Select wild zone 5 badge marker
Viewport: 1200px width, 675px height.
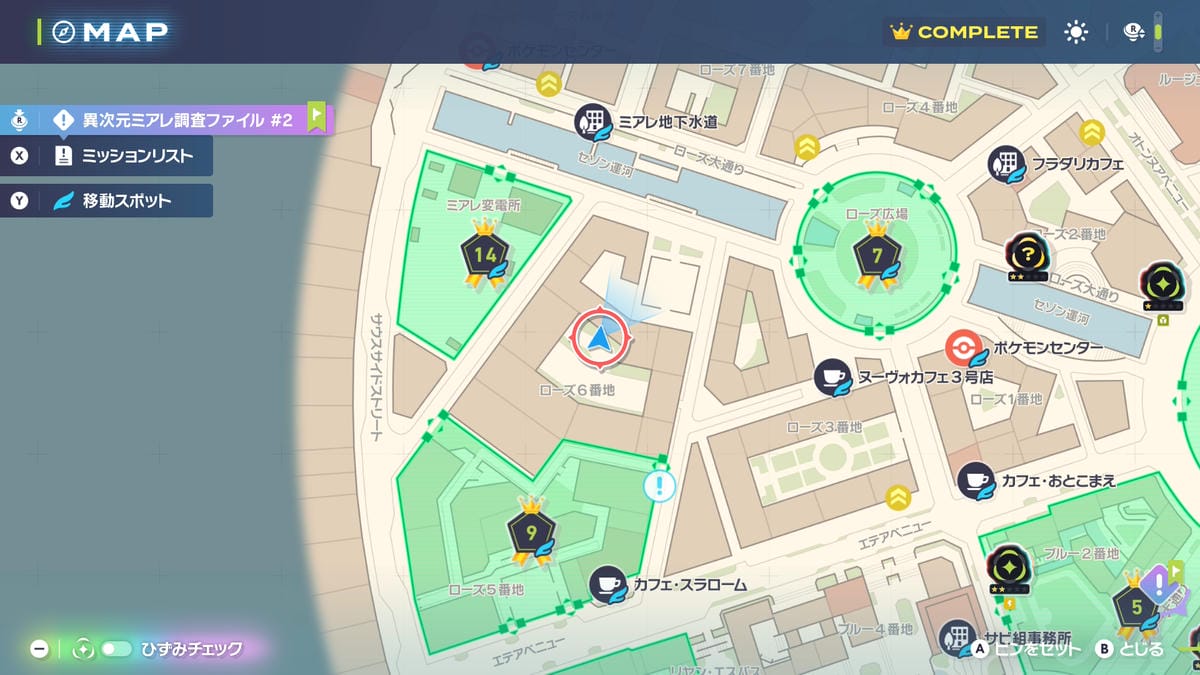1134,606
